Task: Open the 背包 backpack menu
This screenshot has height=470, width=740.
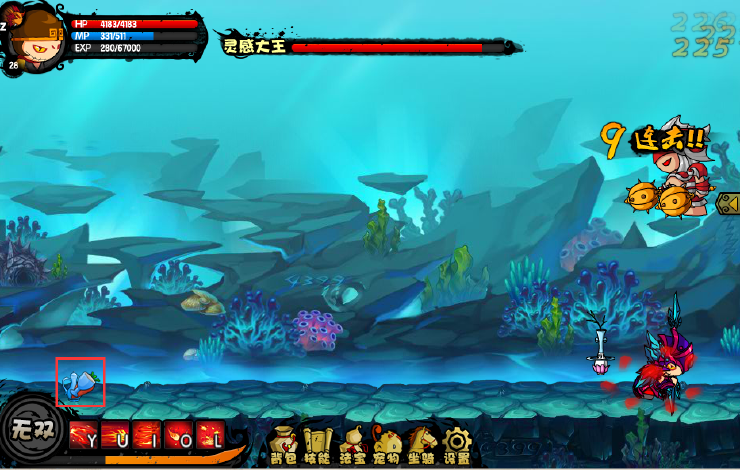Action: click(x=284, y=444)
